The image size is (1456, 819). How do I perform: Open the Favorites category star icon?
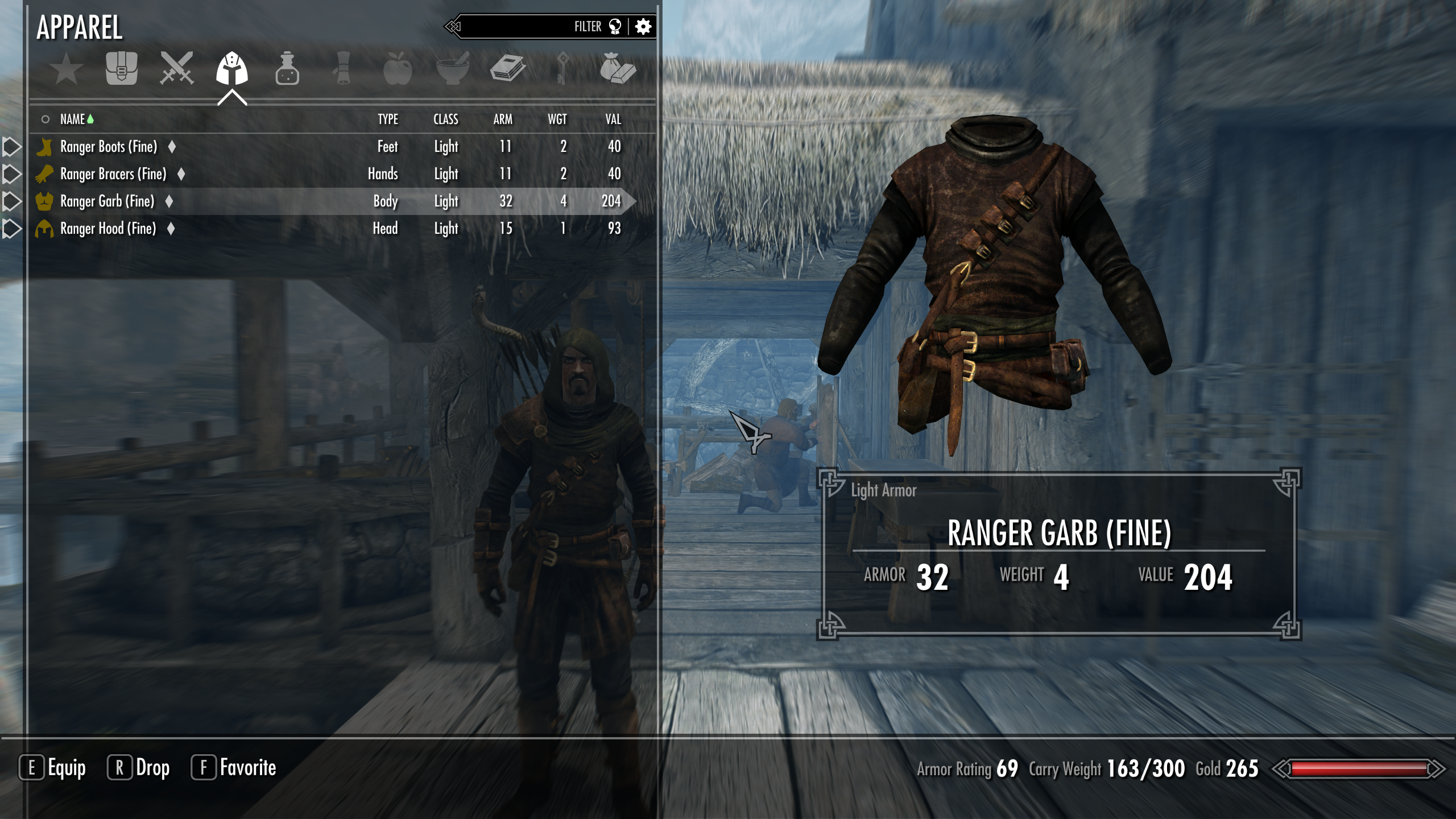67,69
